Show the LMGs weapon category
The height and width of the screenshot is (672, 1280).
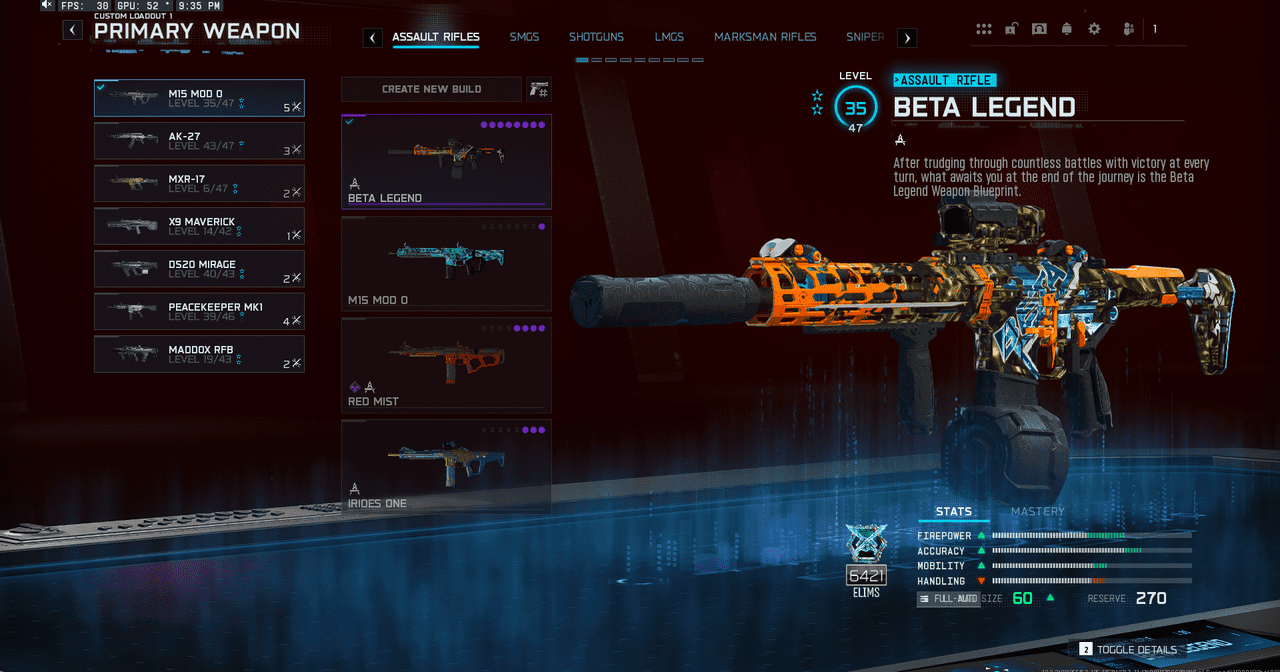click(669, 37)
